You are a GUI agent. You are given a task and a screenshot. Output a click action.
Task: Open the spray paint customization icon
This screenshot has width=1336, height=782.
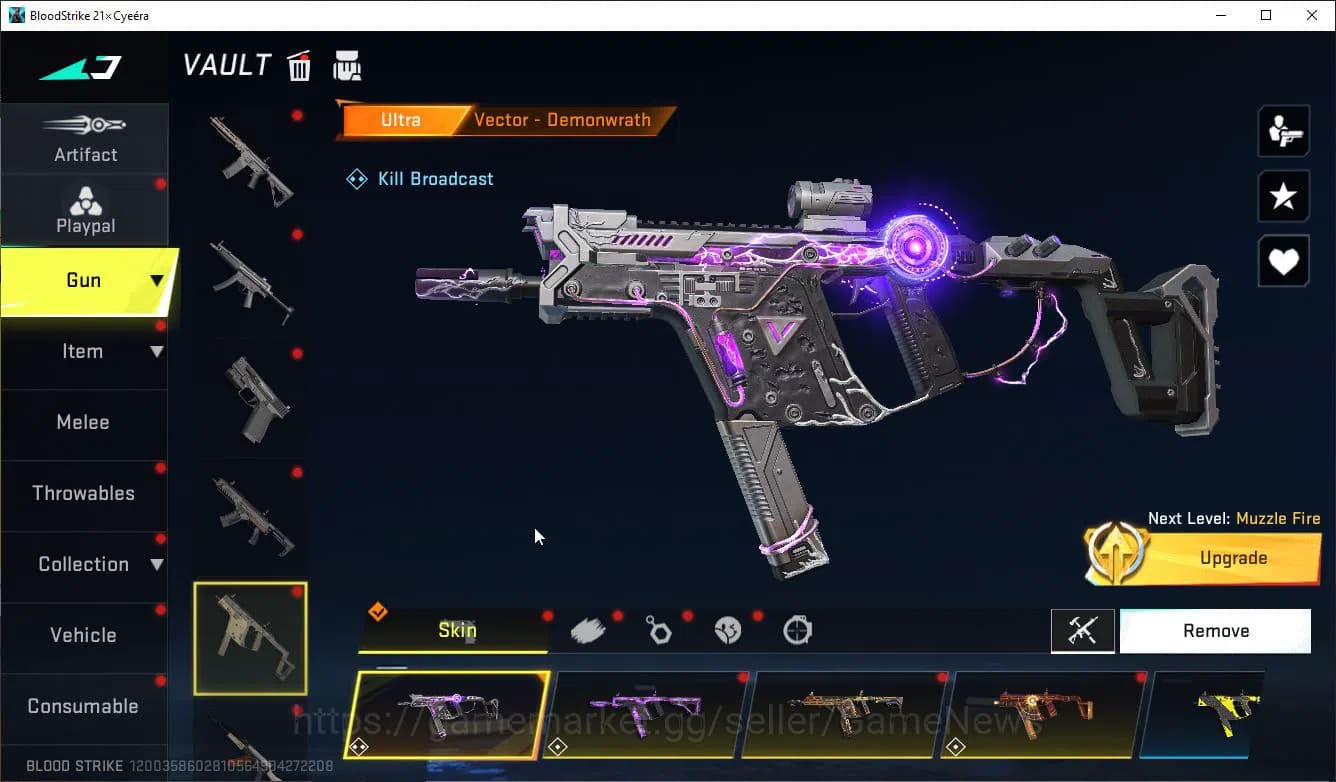point(588,629)
